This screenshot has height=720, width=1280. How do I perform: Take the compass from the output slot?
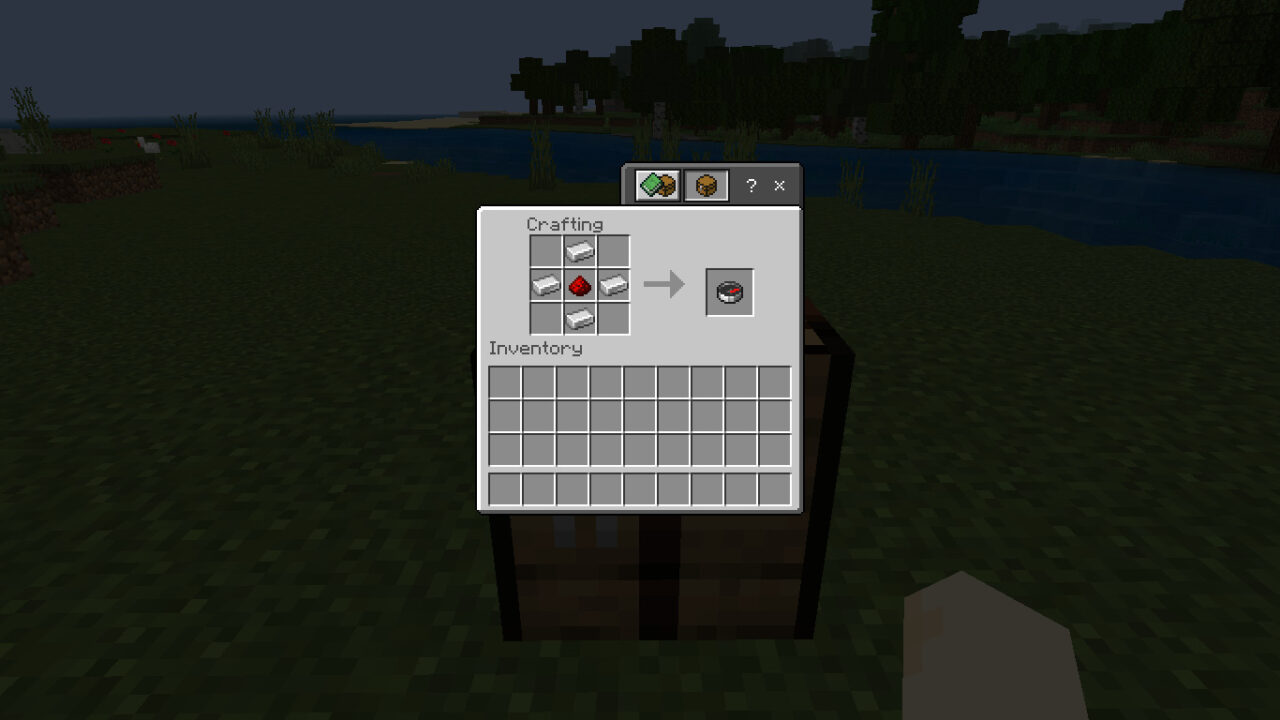coord(729,290)
